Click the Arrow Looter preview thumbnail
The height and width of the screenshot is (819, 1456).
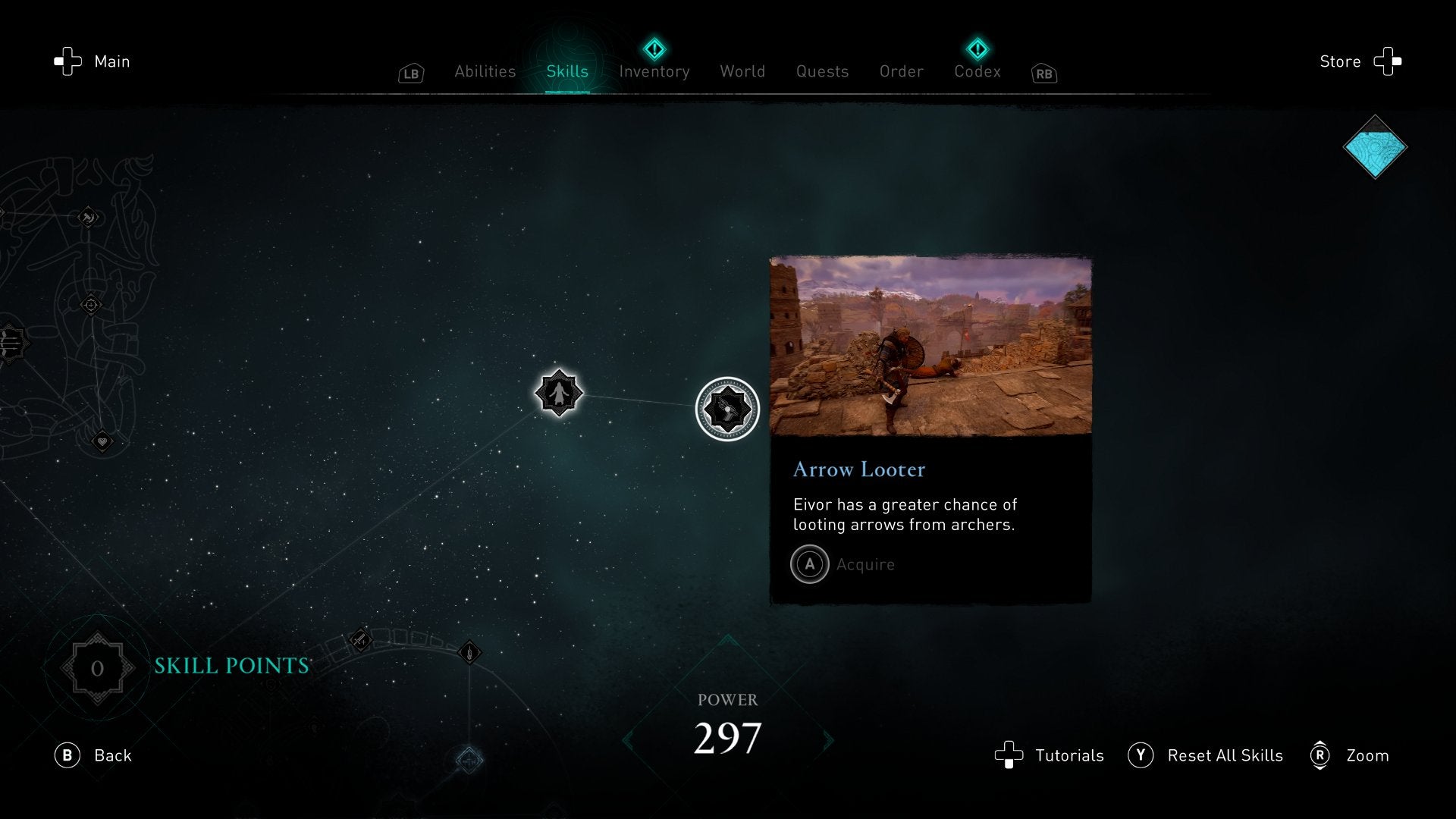coord(930,347)
